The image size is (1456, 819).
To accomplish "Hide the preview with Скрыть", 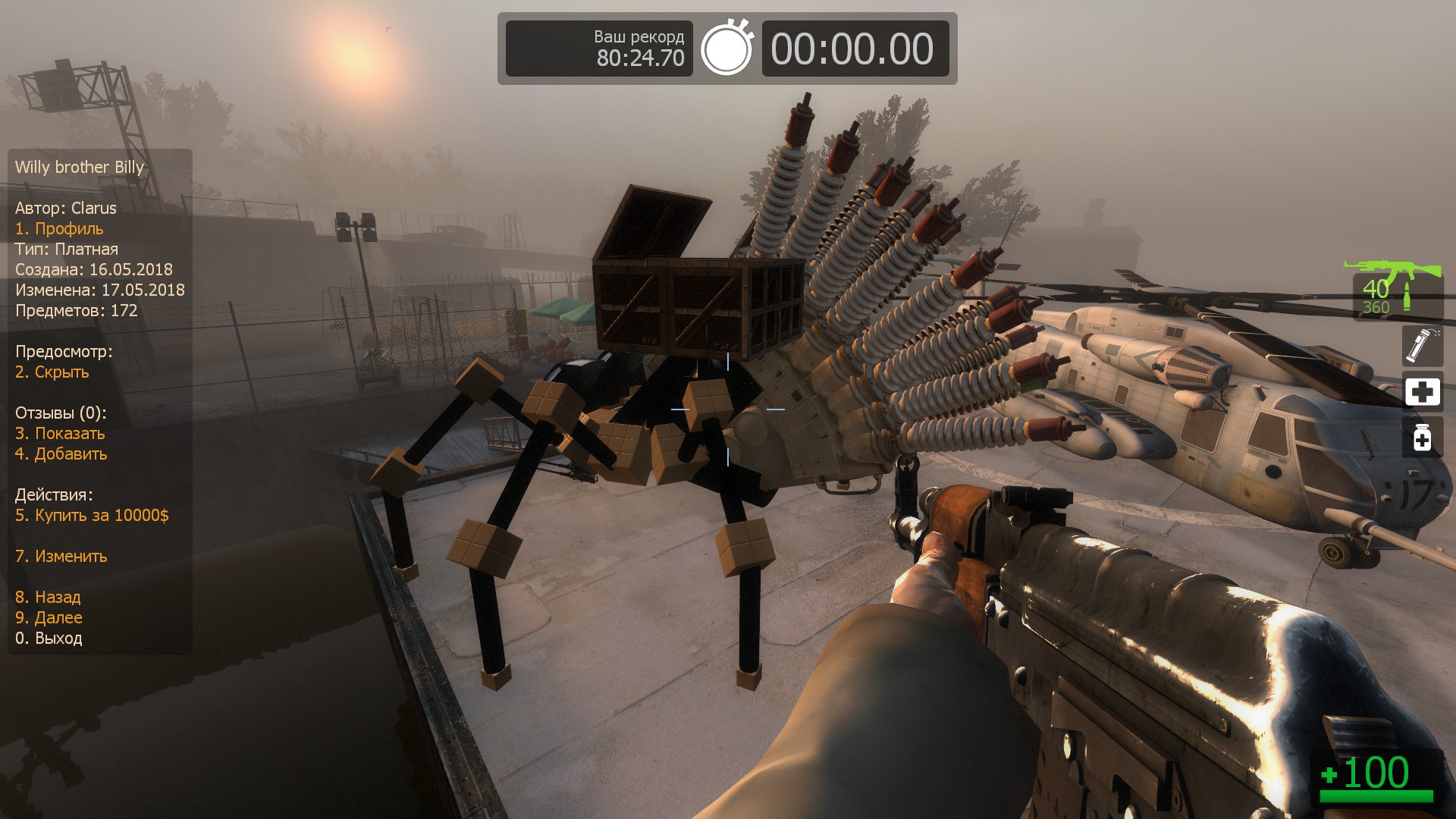I will click(52, 372).
